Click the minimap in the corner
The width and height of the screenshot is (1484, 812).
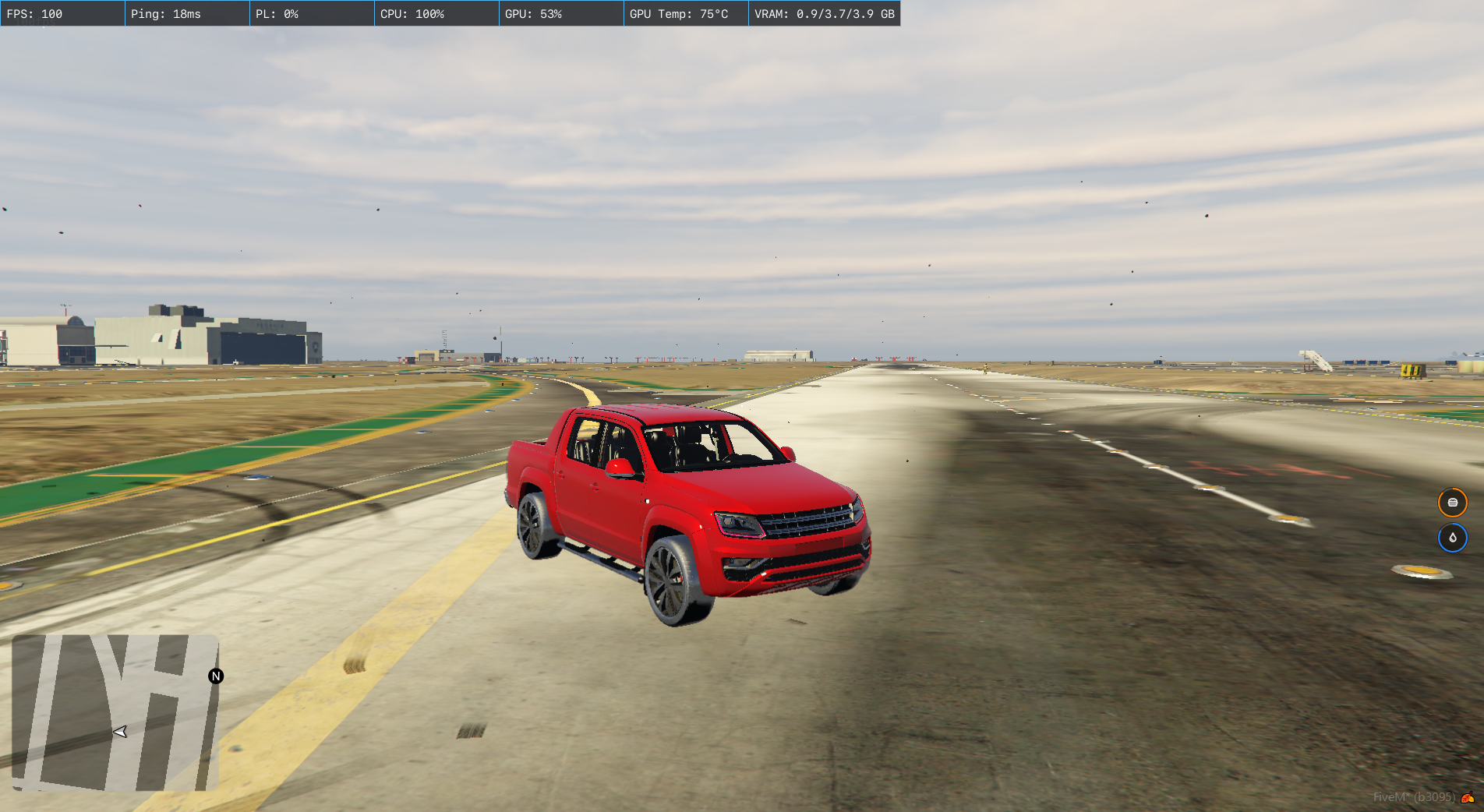(115, 712)
